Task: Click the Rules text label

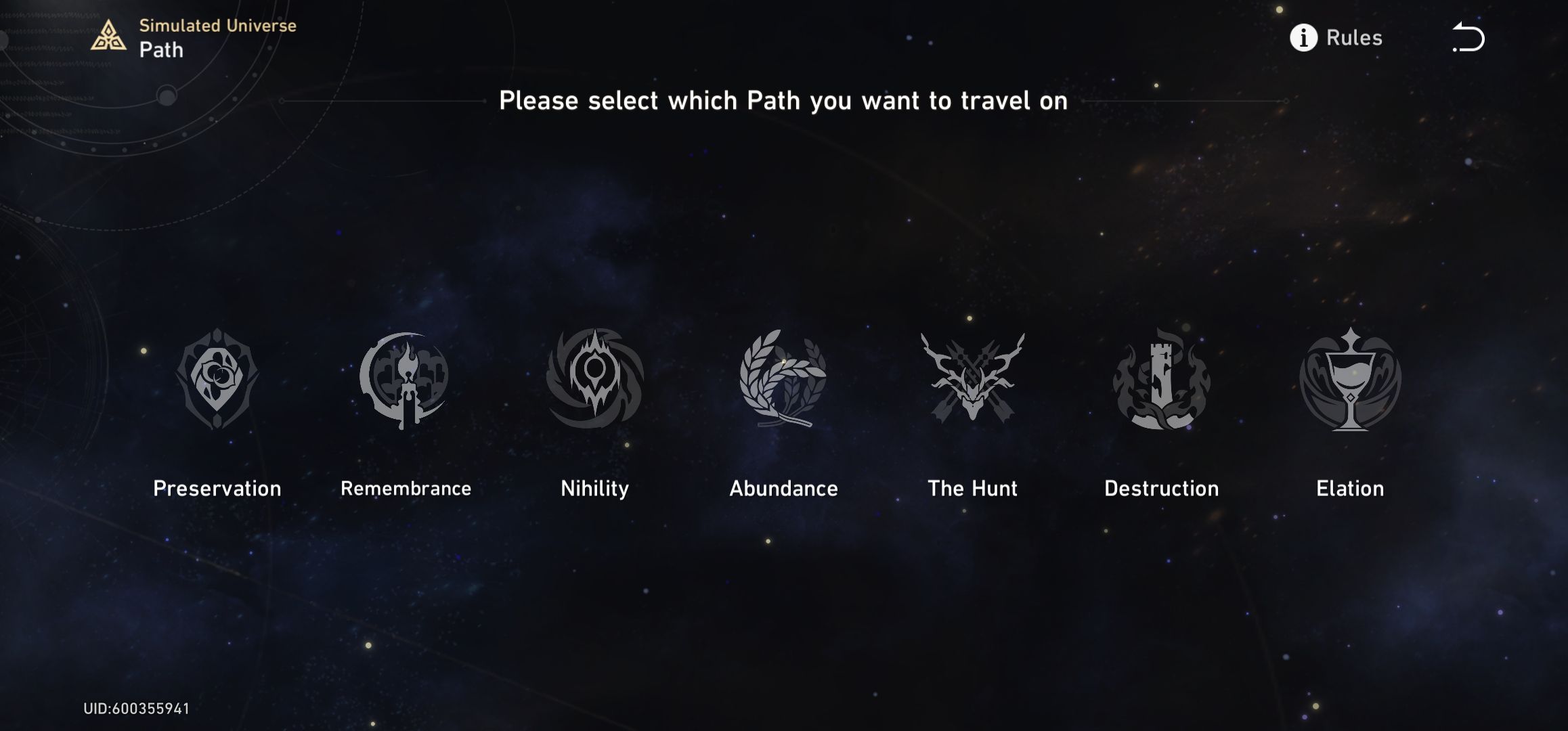Action: [1354, 39]
